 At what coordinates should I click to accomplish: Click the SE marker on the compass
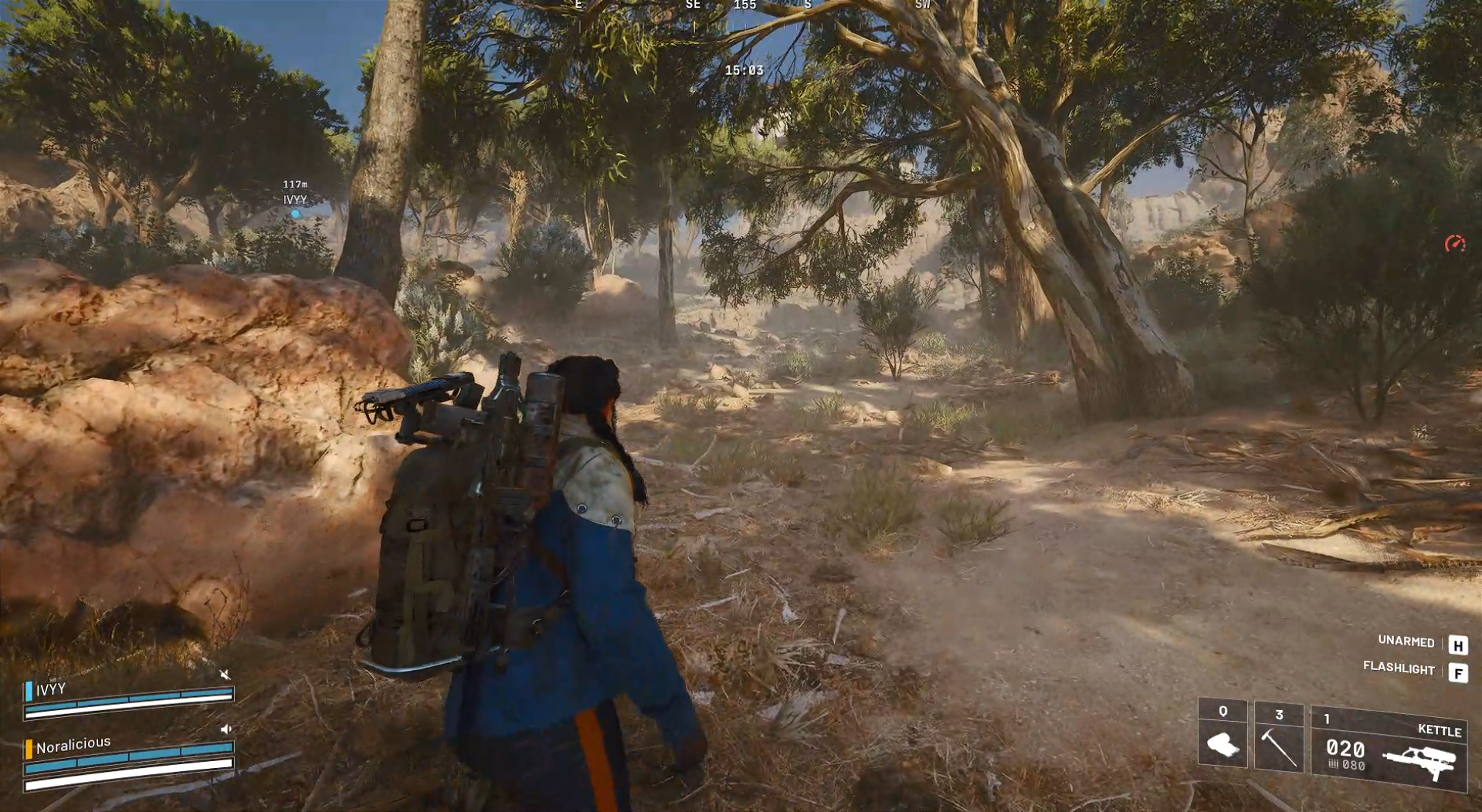[x=693, y=5]
